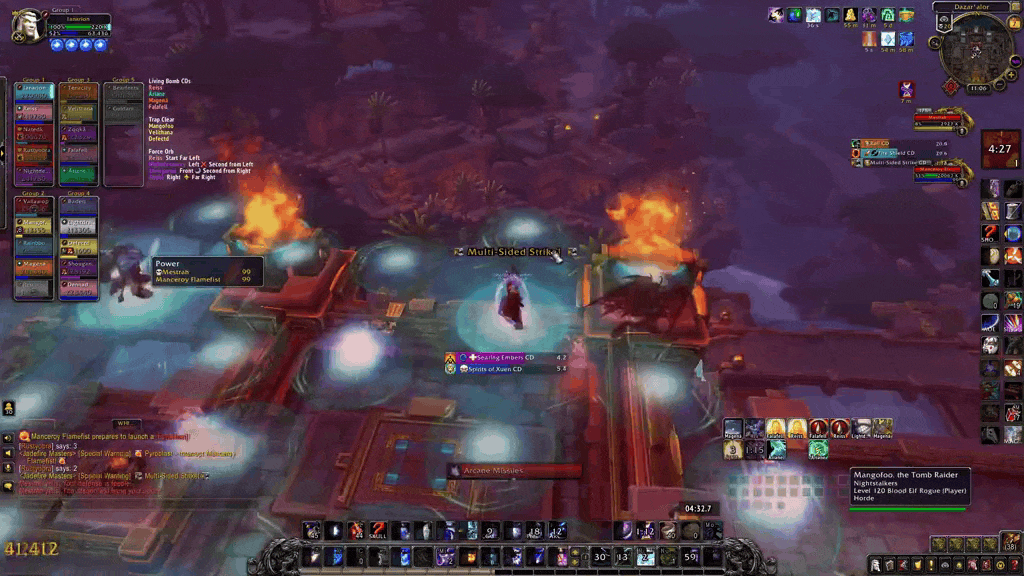Click the golden buff icon showing 55 m

point(850,15)
